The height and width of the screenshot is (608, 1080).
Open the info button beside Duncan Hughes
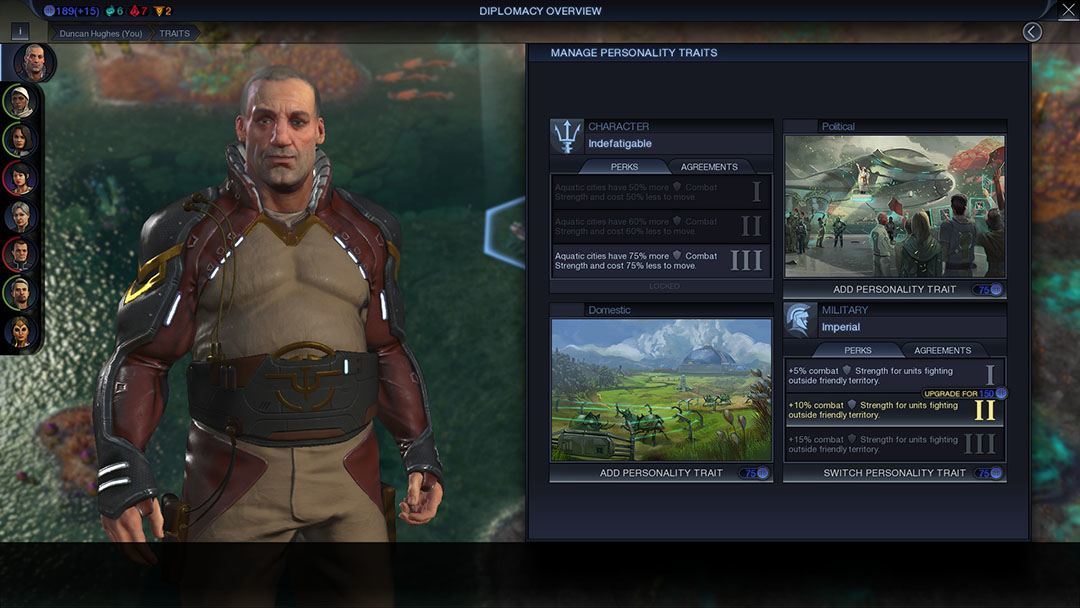click(21, 32)
